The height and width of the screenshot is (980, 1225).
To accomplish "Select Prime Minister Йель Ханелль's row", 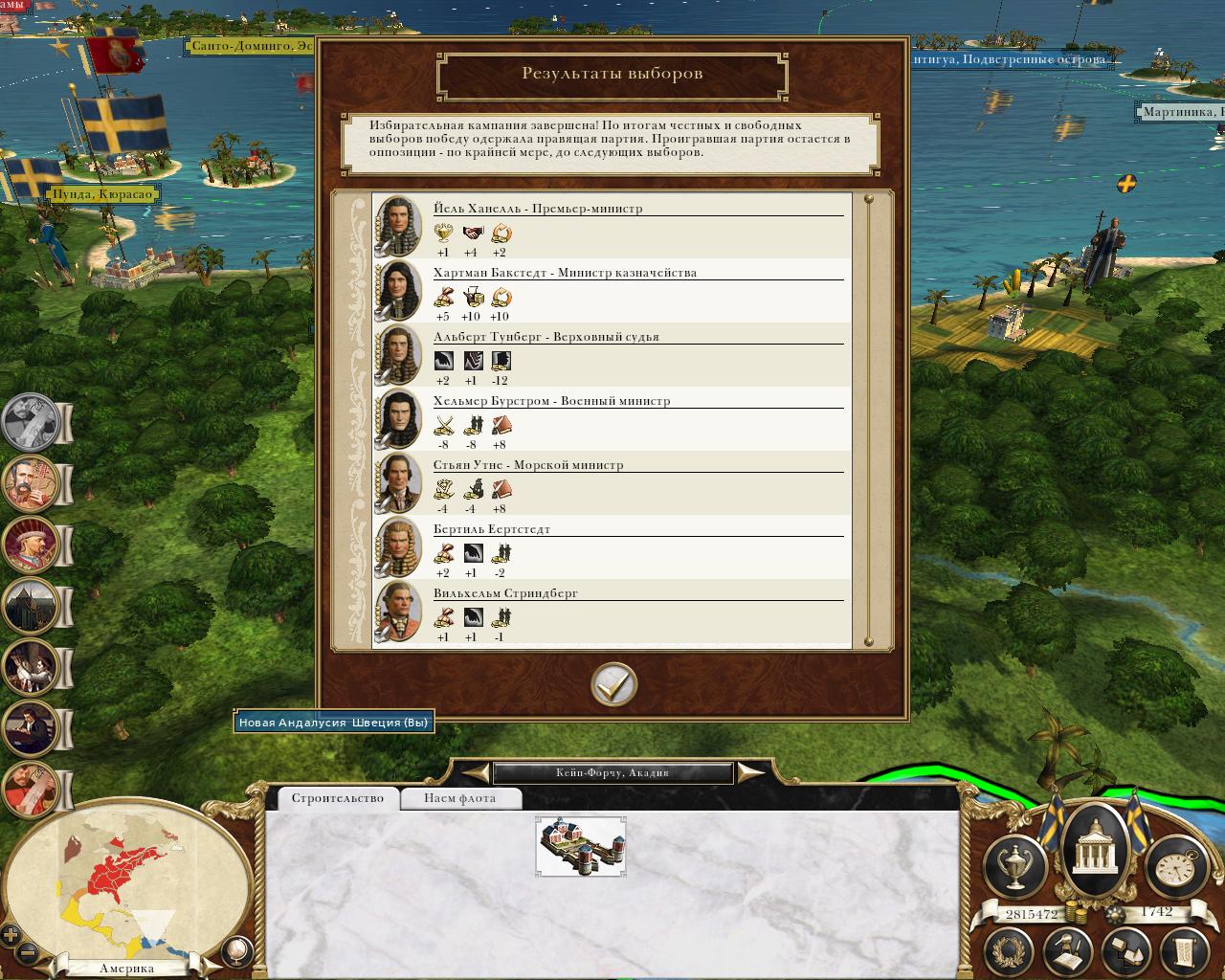I will coord(612,227).
